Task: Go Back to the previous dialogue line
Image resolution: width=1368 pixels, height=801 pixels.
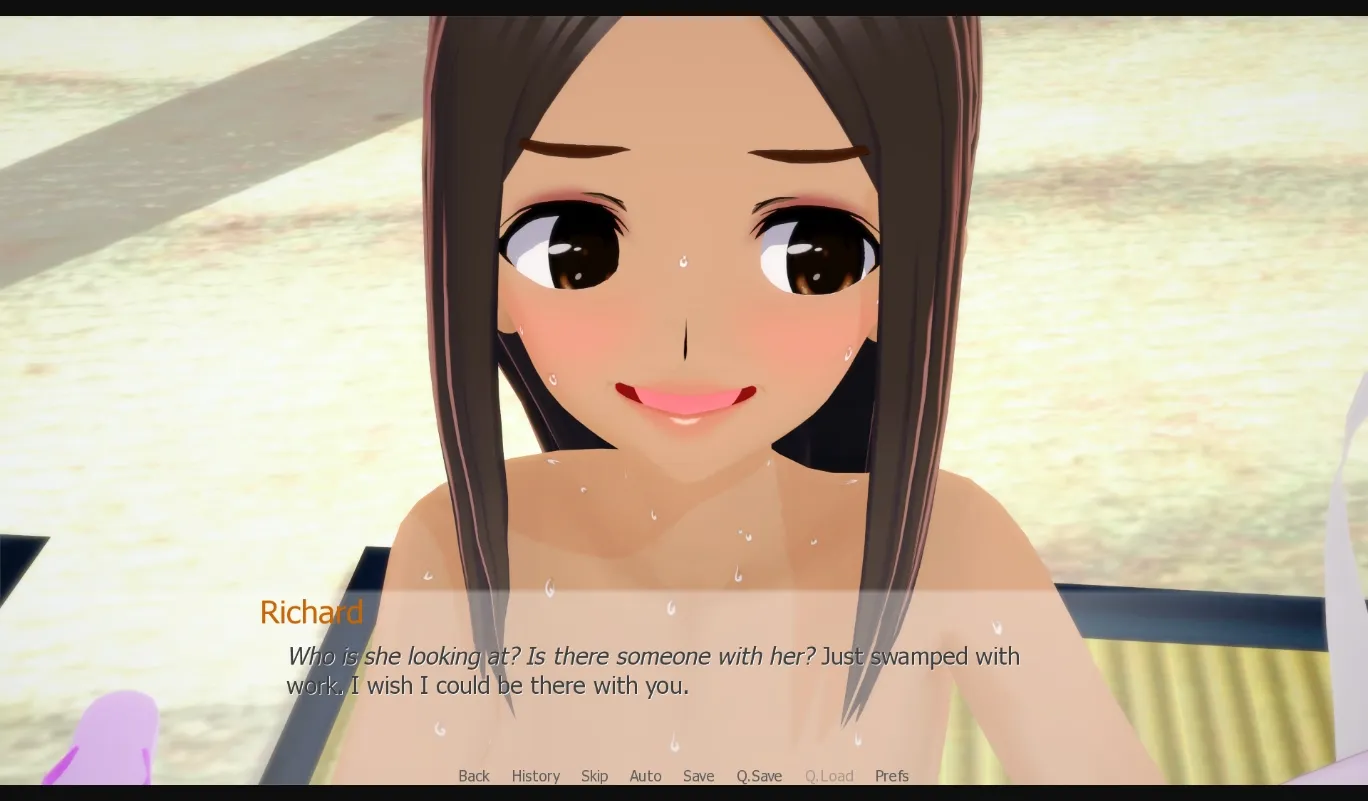Action: (473, 776)
